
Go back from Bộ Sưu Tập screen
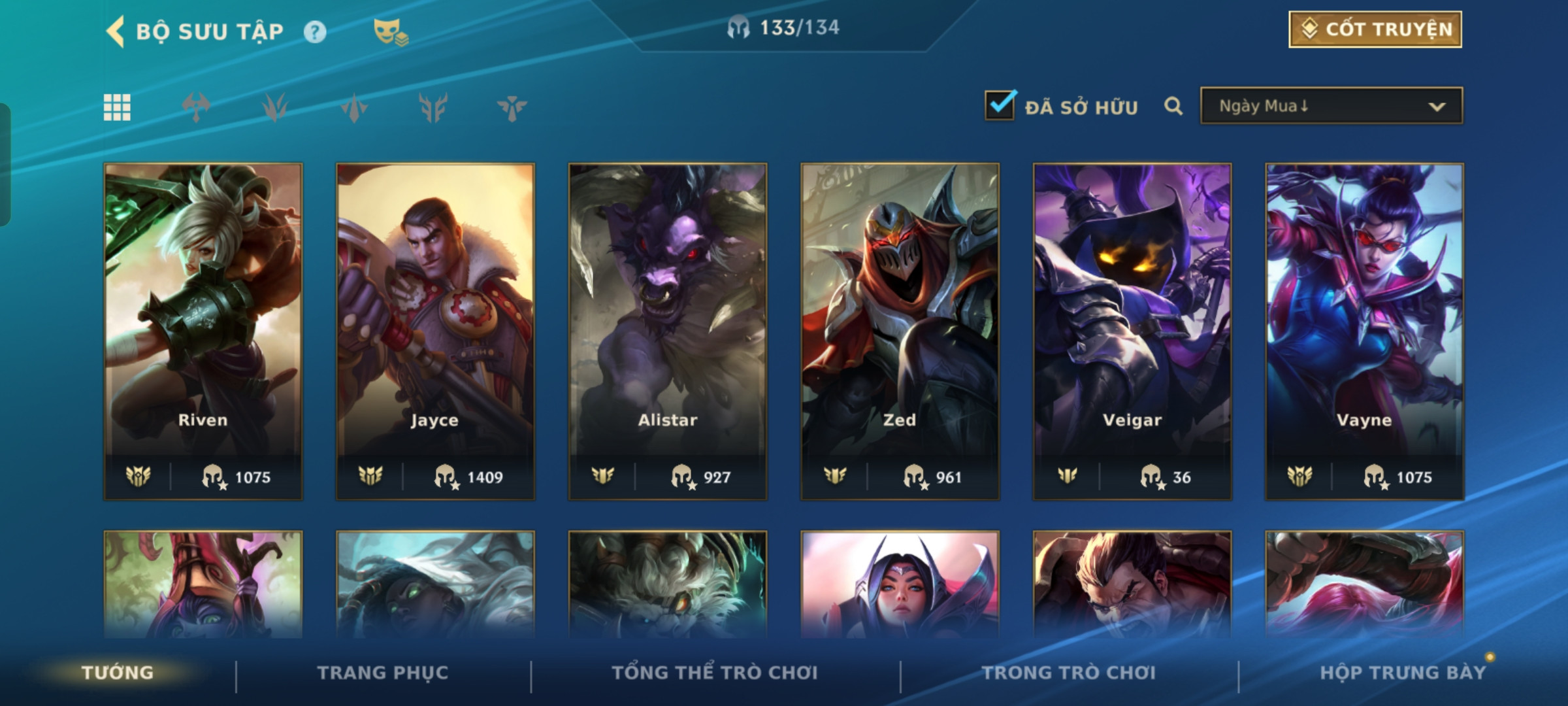tap(116, 31)
